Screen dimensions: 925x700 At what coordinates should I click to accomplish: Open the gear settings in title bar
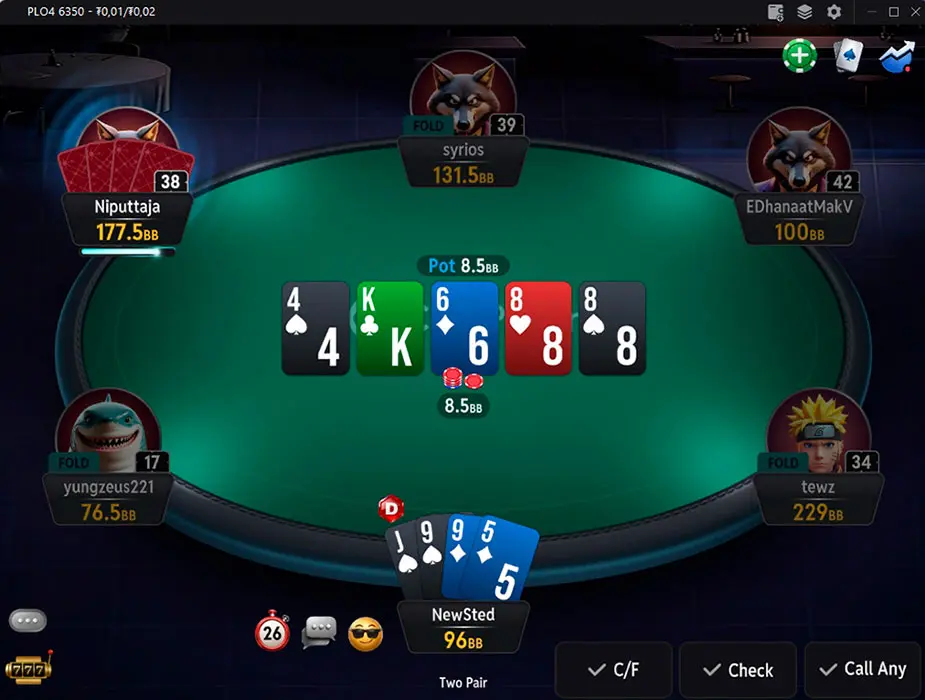point(834,12)
